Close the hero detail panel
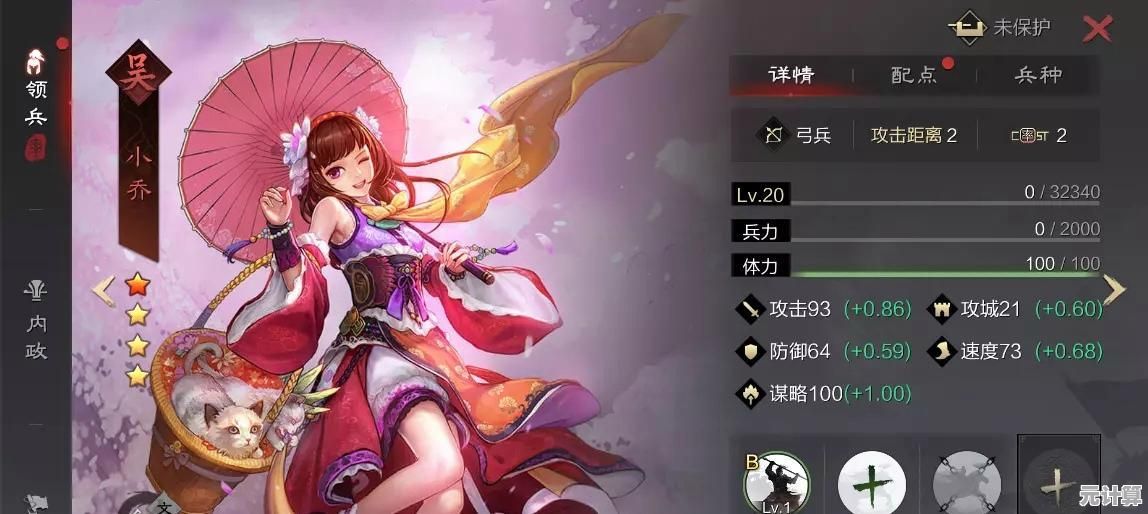Screen dimensions: 1148x514 1097,29
